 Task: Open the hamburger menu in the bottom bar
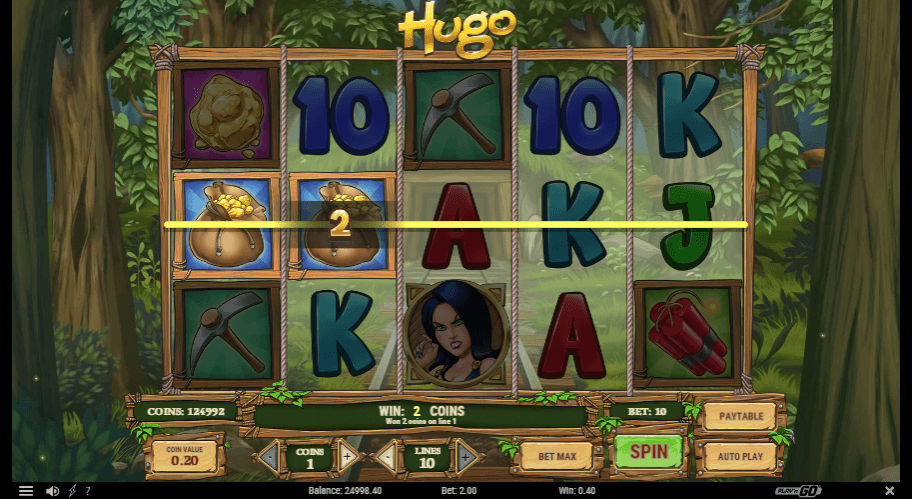coord(26,491)
